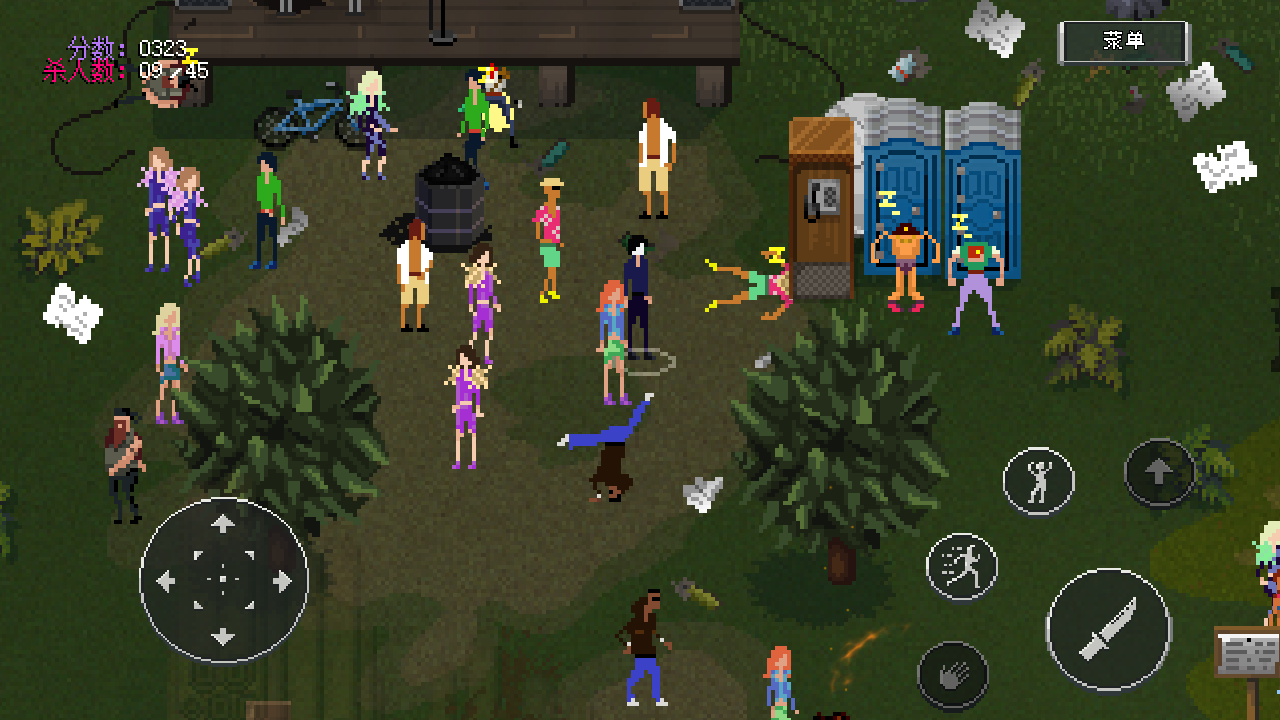Open the 菜单 menu button
Viewport: 1280px width, 720px height.
pyautogui.click(x=1124, y=42)
